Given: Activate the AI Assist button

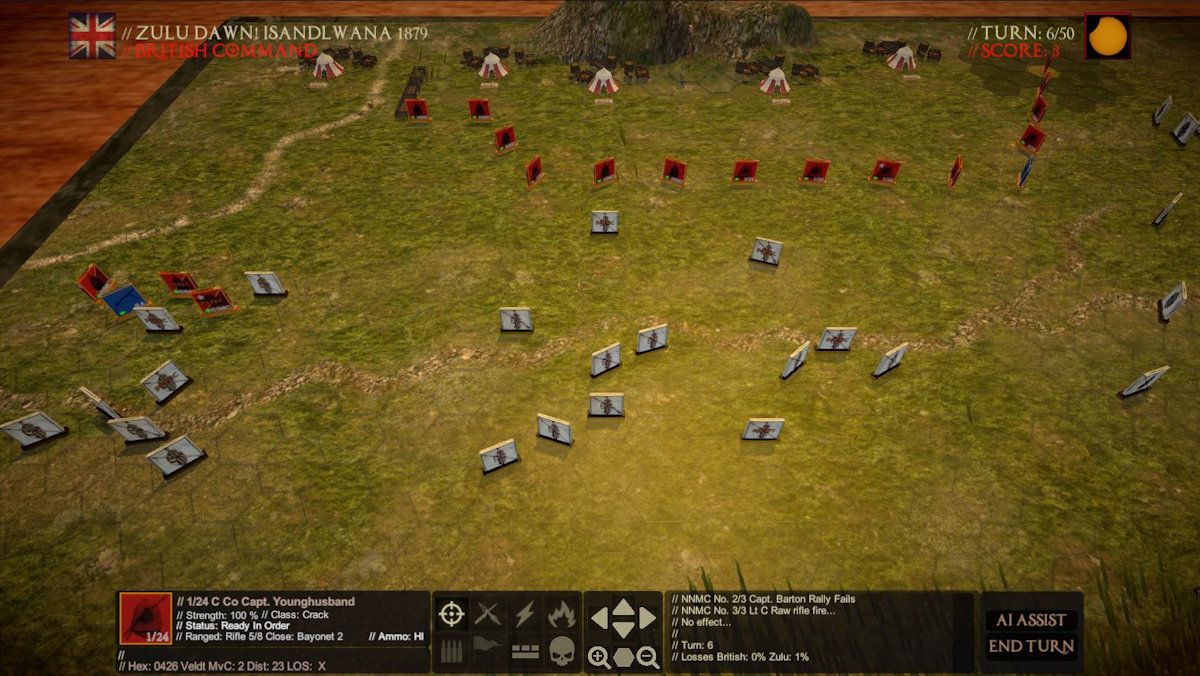Looking at the screenshot, I should (x=1031, y=620).
